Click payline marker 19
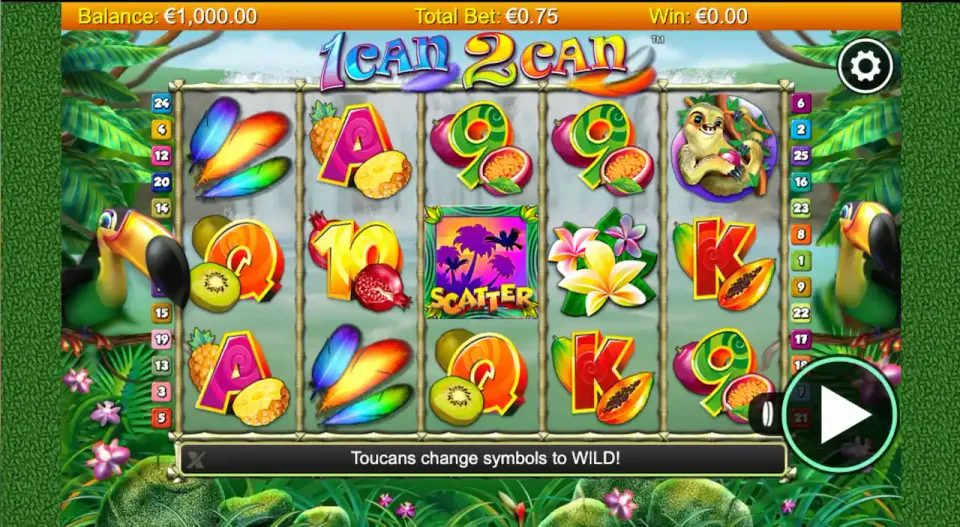This screenshot has height=527, width=960. tap(161, 339)
